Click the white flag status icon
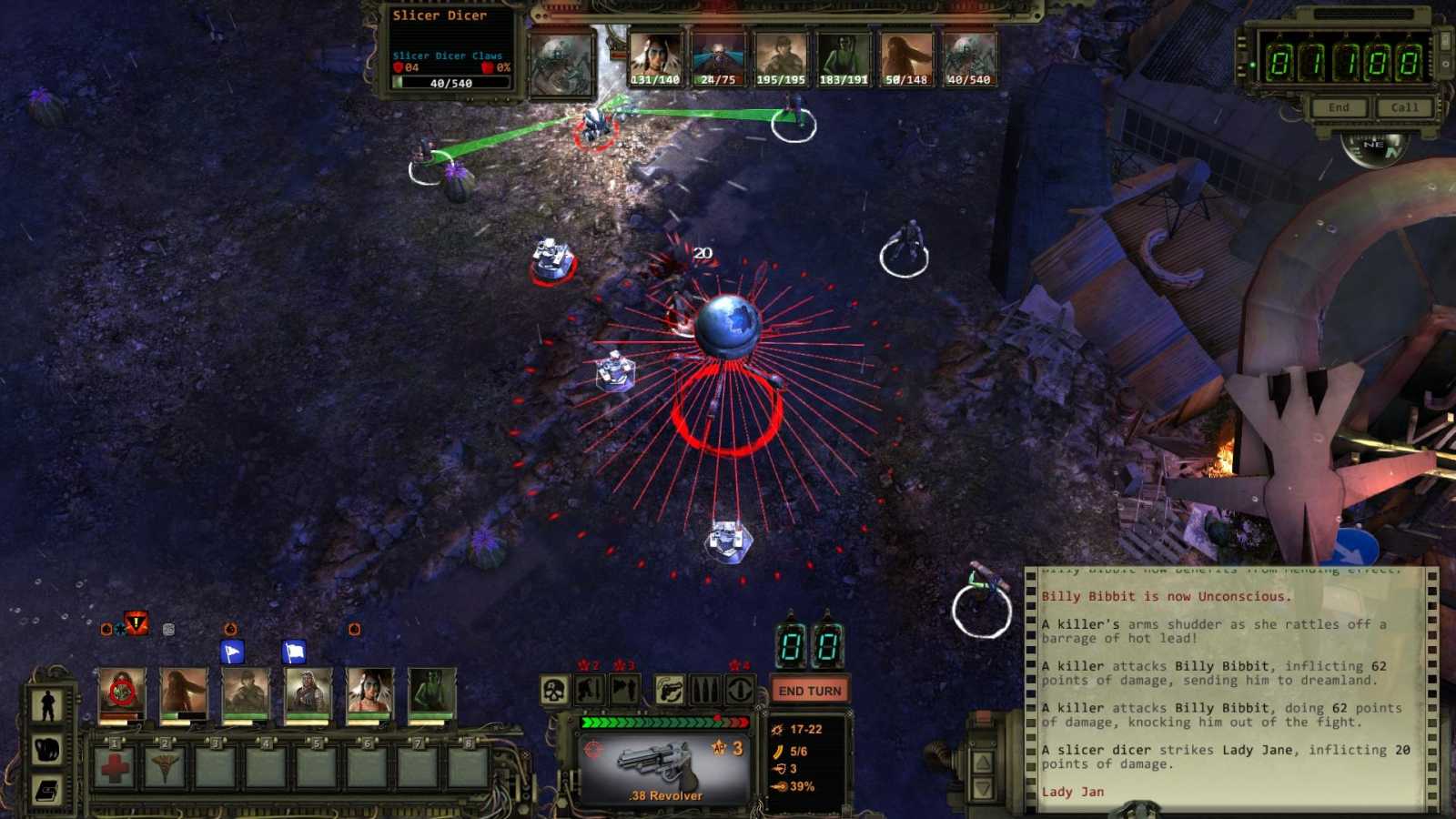The image size is (1456, 819). point(294,652)
